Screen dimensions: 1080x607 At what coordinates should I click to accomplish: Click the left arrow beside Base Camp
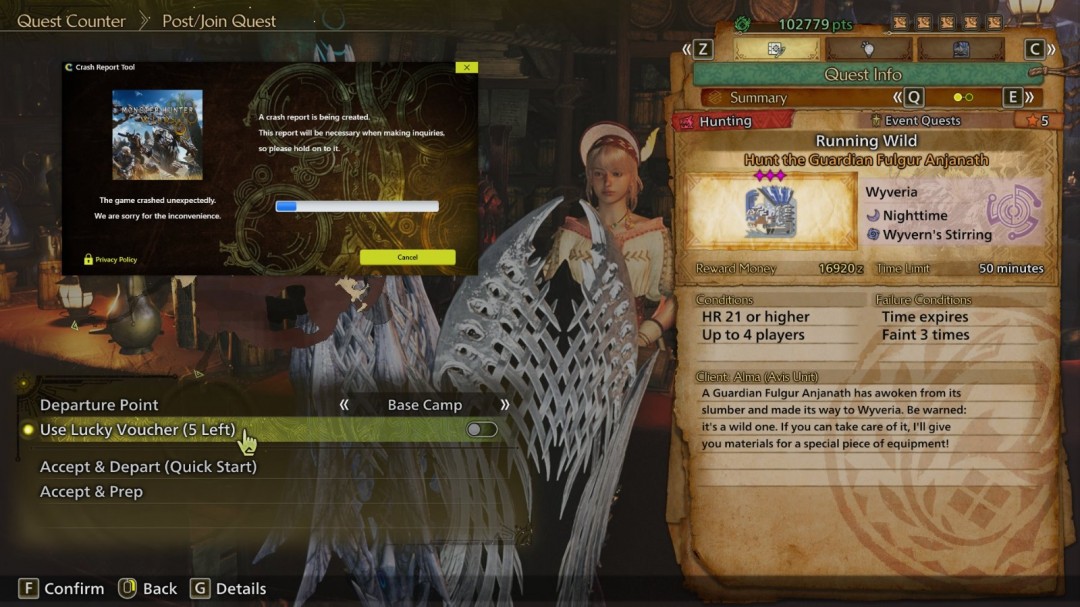coord(345,405)
